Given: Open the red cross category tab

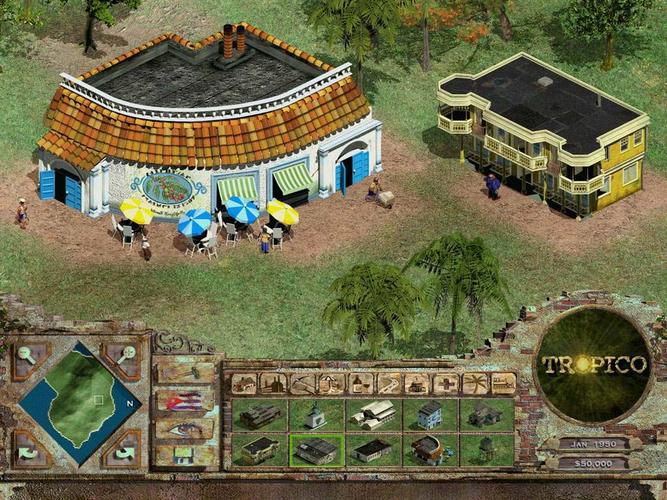Looking at the screenshot, I should click(447, 383).
